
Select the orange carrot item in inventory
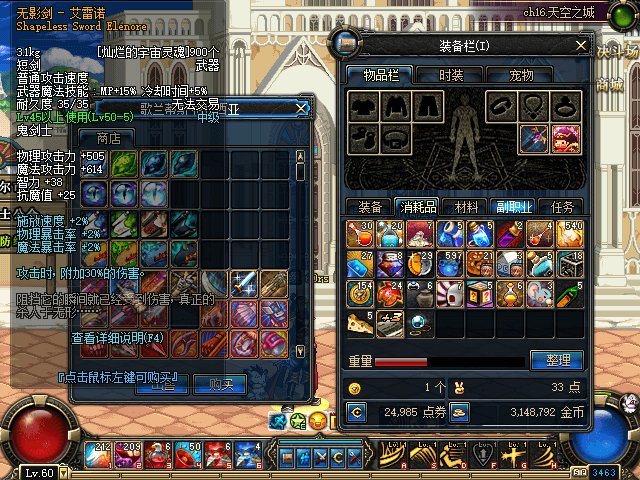tap(568, 294)
